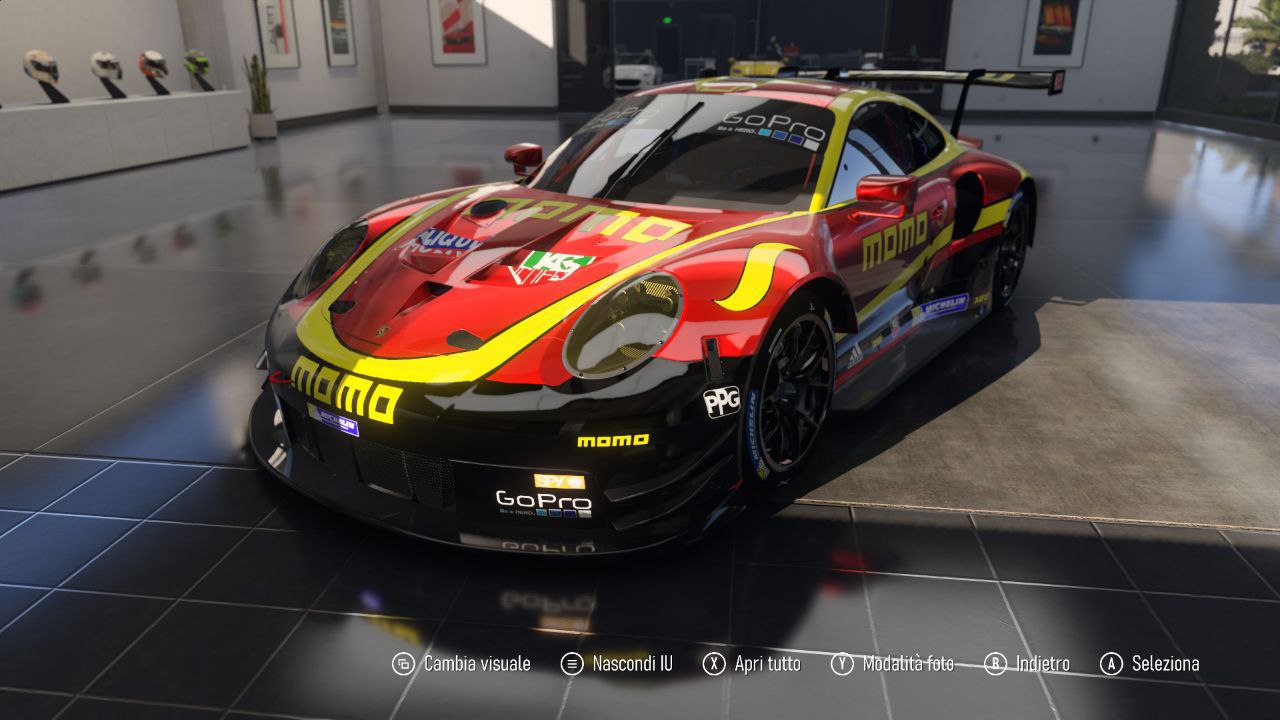The width and height of the screenshot is (1280, 720).
Task: Choose Nascondi IU to hide the interface
Action: click(x=632, y=663)
